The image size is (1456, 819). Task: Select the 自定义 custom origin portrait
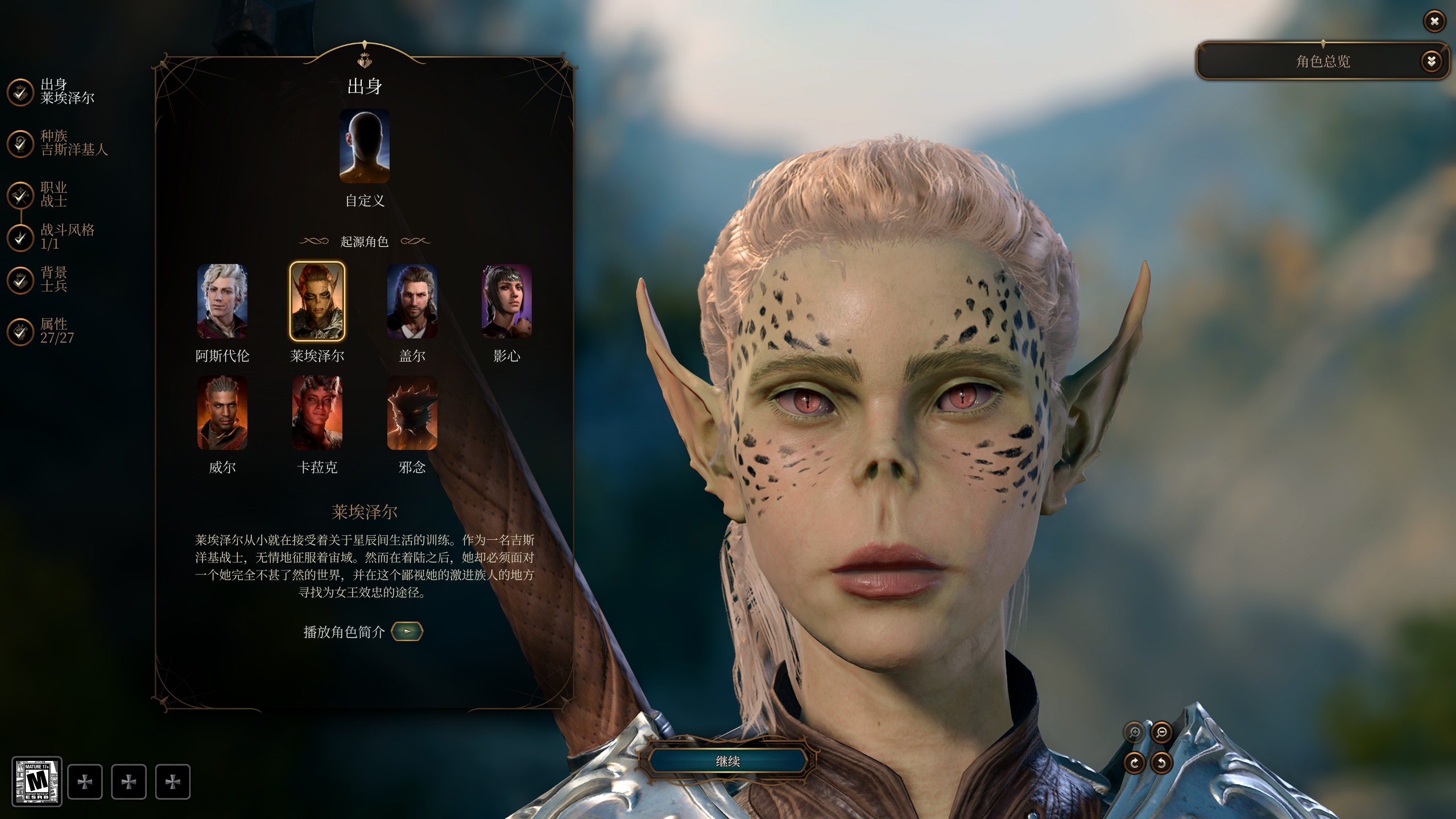pyautogui.click(x=365, y=146)
